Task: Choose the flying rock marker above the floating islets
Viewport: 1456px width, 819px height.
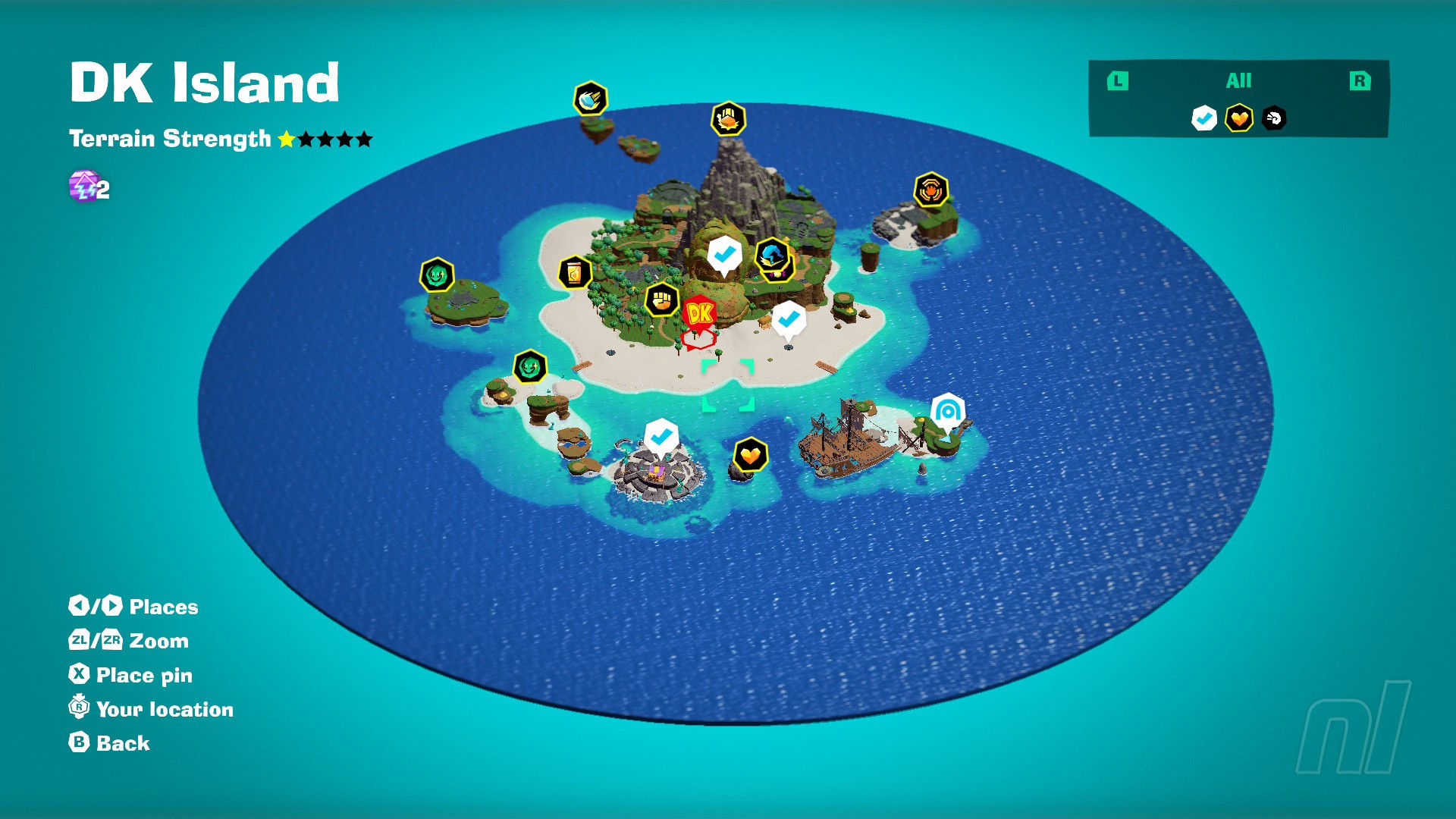Action: 590,99
